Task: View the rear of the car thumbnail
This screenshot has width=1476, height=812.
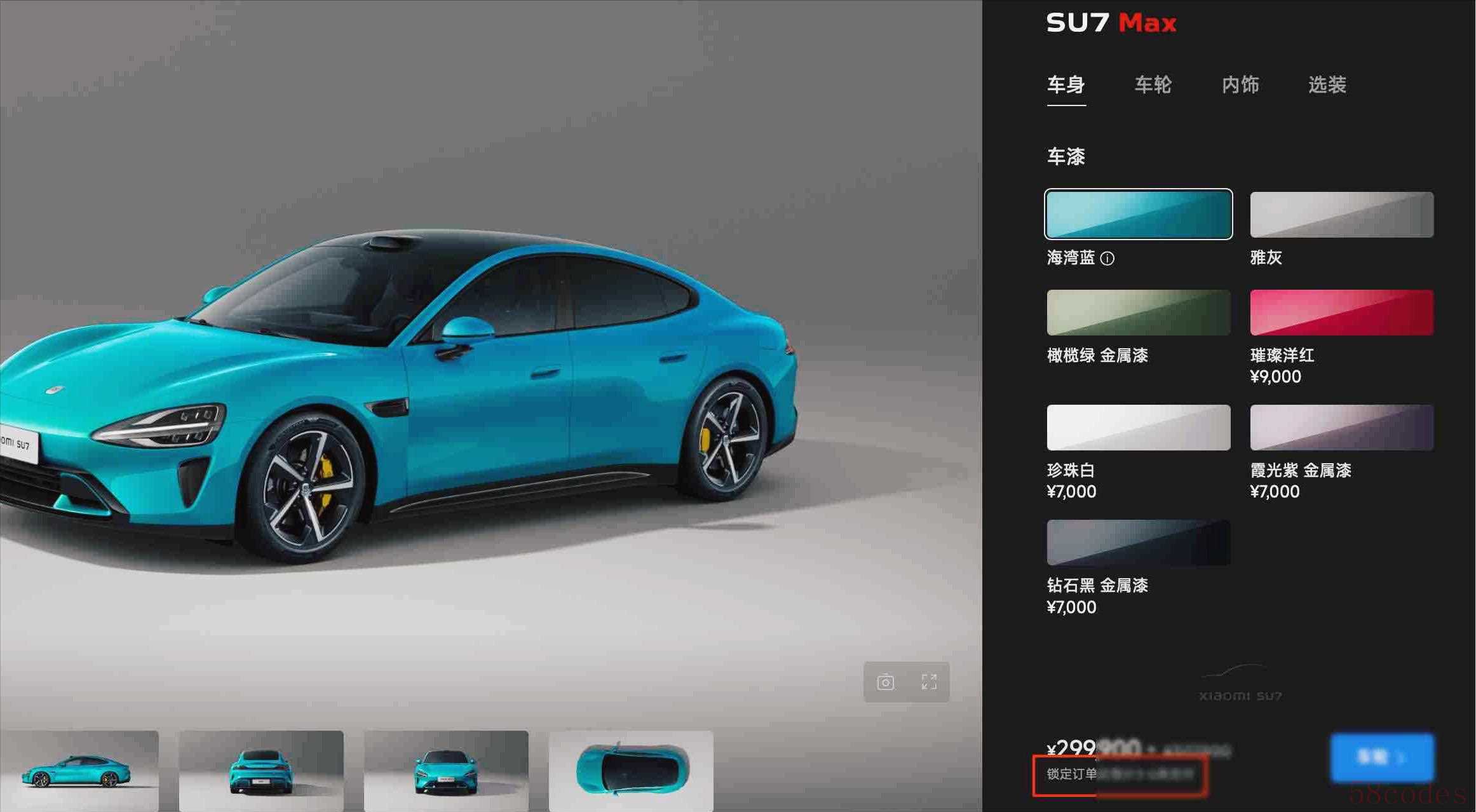Action: point(261,770)
